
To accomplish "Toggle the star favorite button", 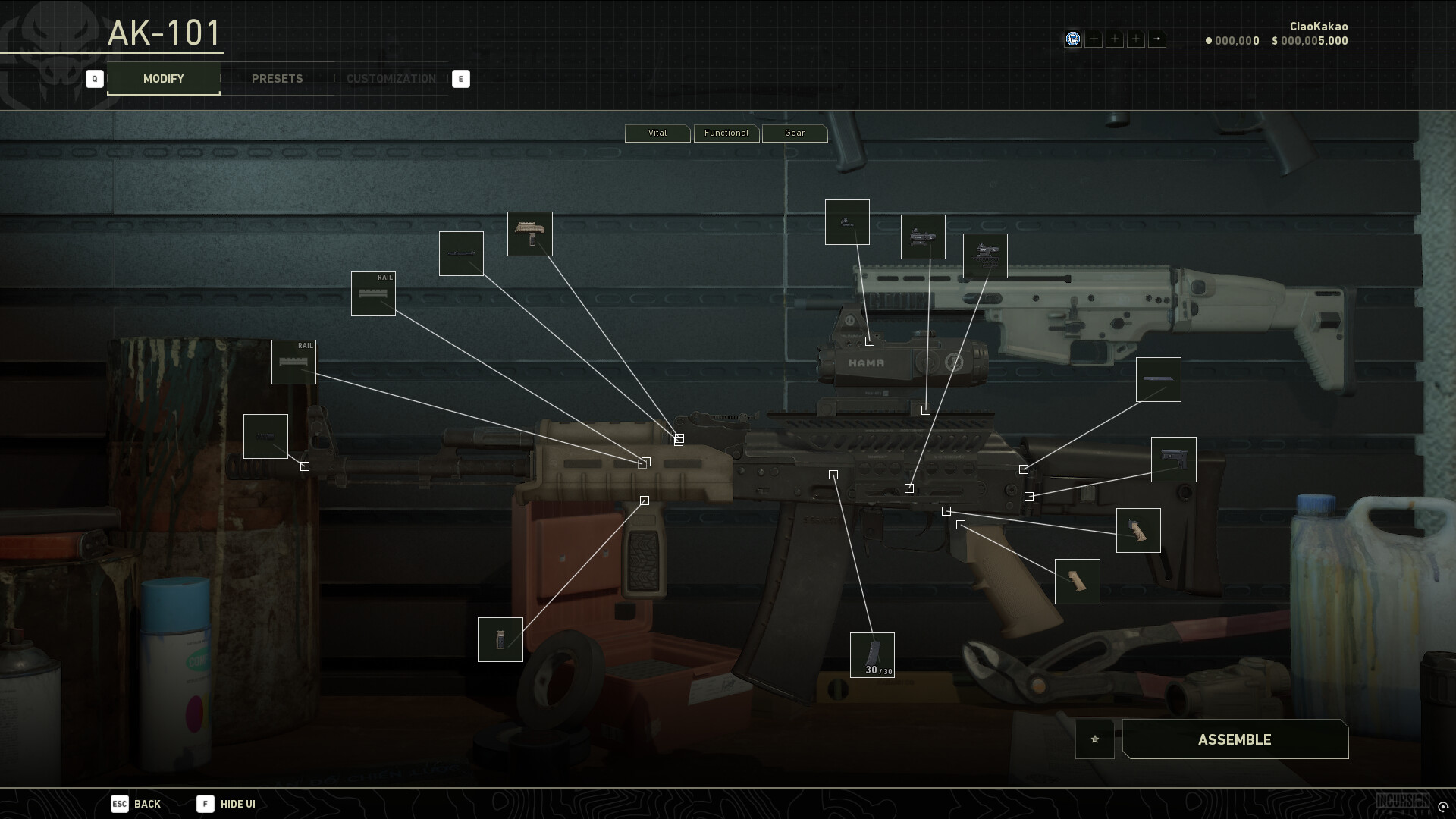I will click(1094, 739).
